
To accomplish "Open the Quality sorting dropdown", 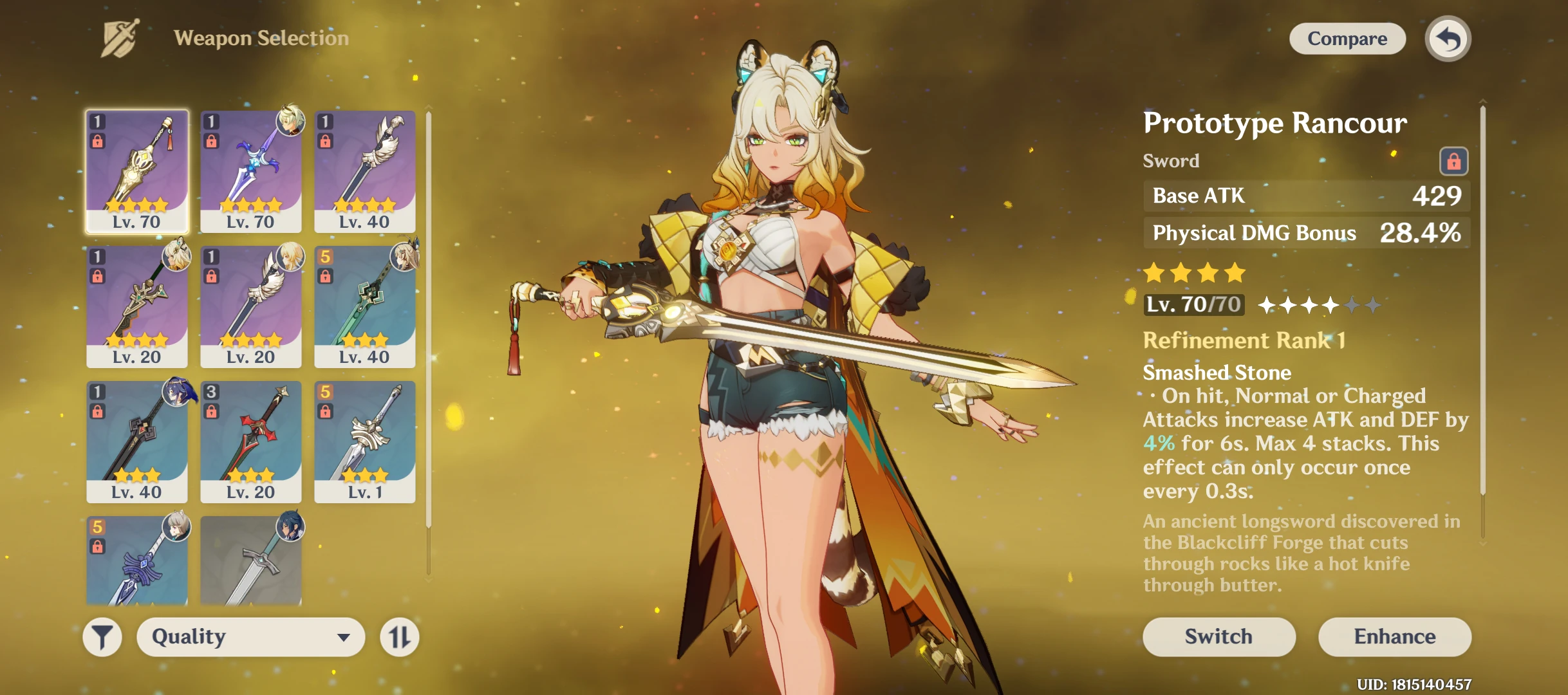I will 251,636.
